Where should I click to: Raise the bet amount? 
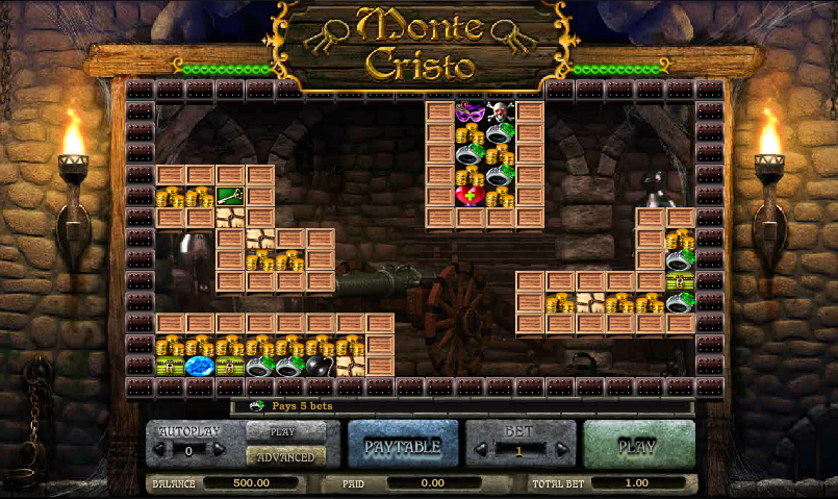(558, 451)
